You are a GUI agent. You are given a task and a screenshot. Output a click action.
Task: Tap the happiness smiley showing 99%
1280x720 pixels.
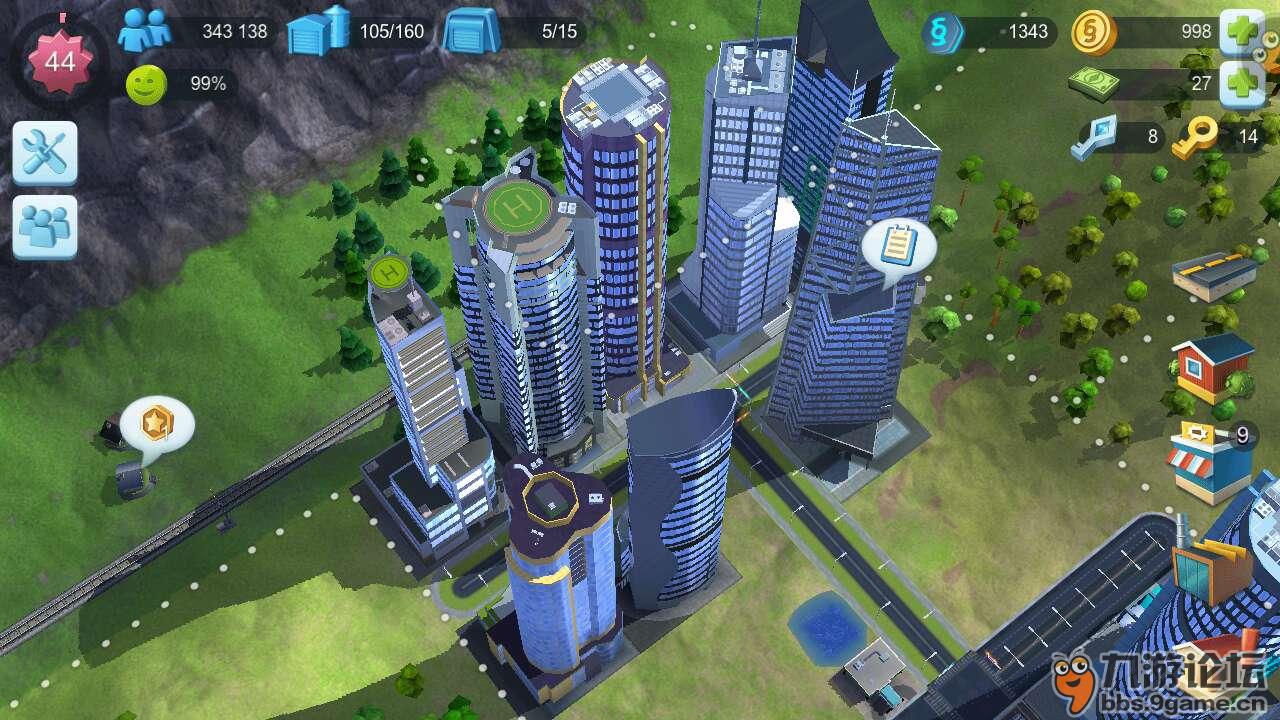pos(145,83)
